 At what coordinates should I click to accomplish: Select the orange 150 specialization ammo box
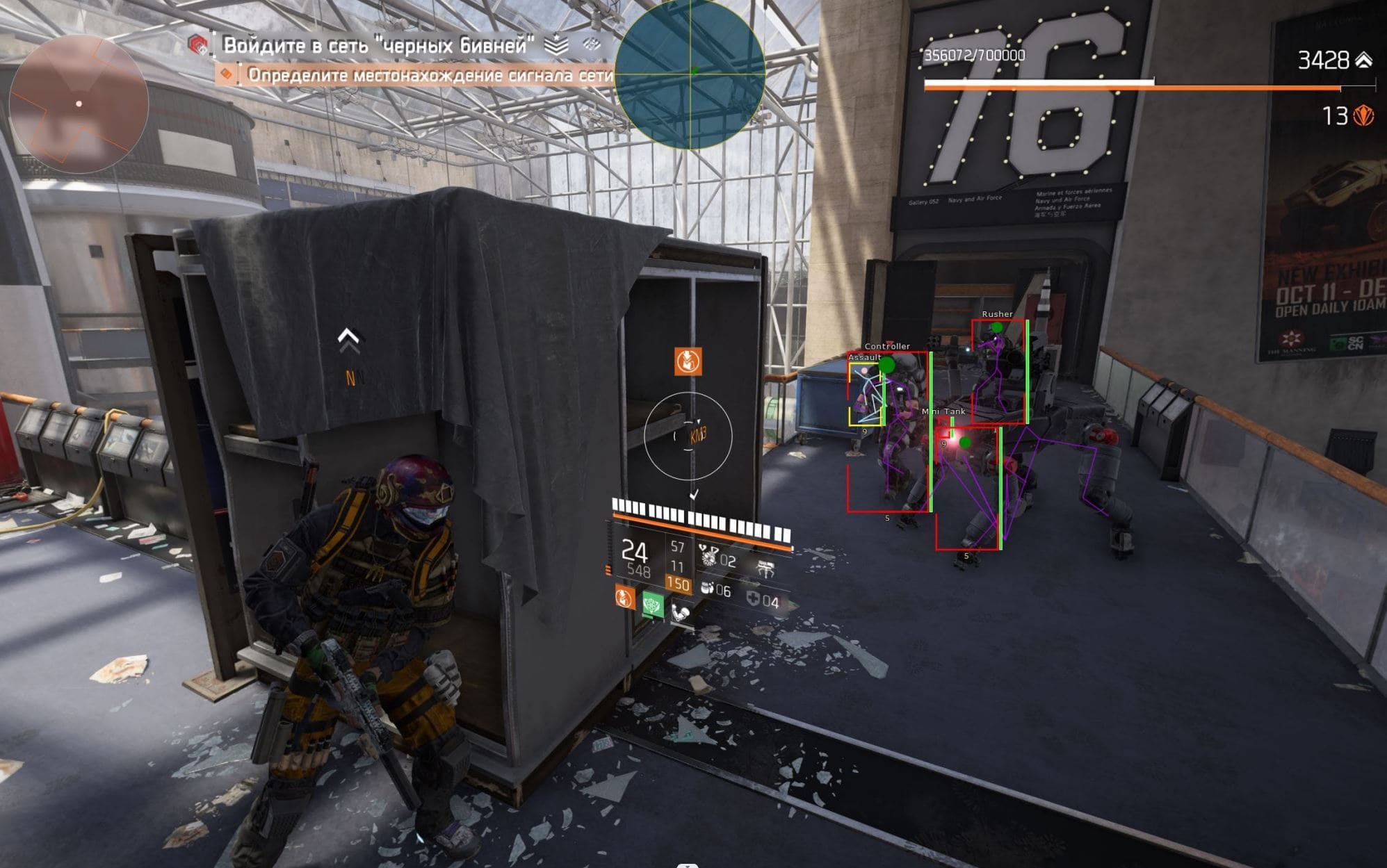coord(678,584)
